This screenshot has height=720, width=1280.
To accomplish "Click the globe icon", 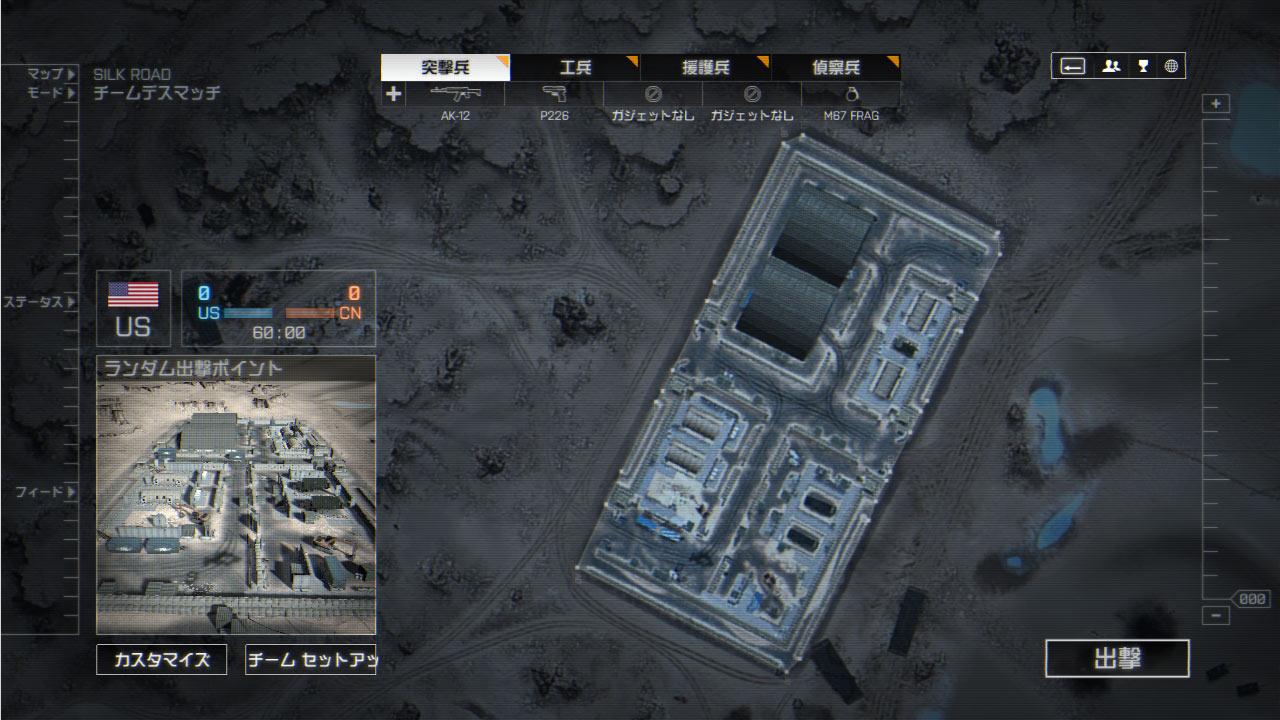I will point(1171,67).
